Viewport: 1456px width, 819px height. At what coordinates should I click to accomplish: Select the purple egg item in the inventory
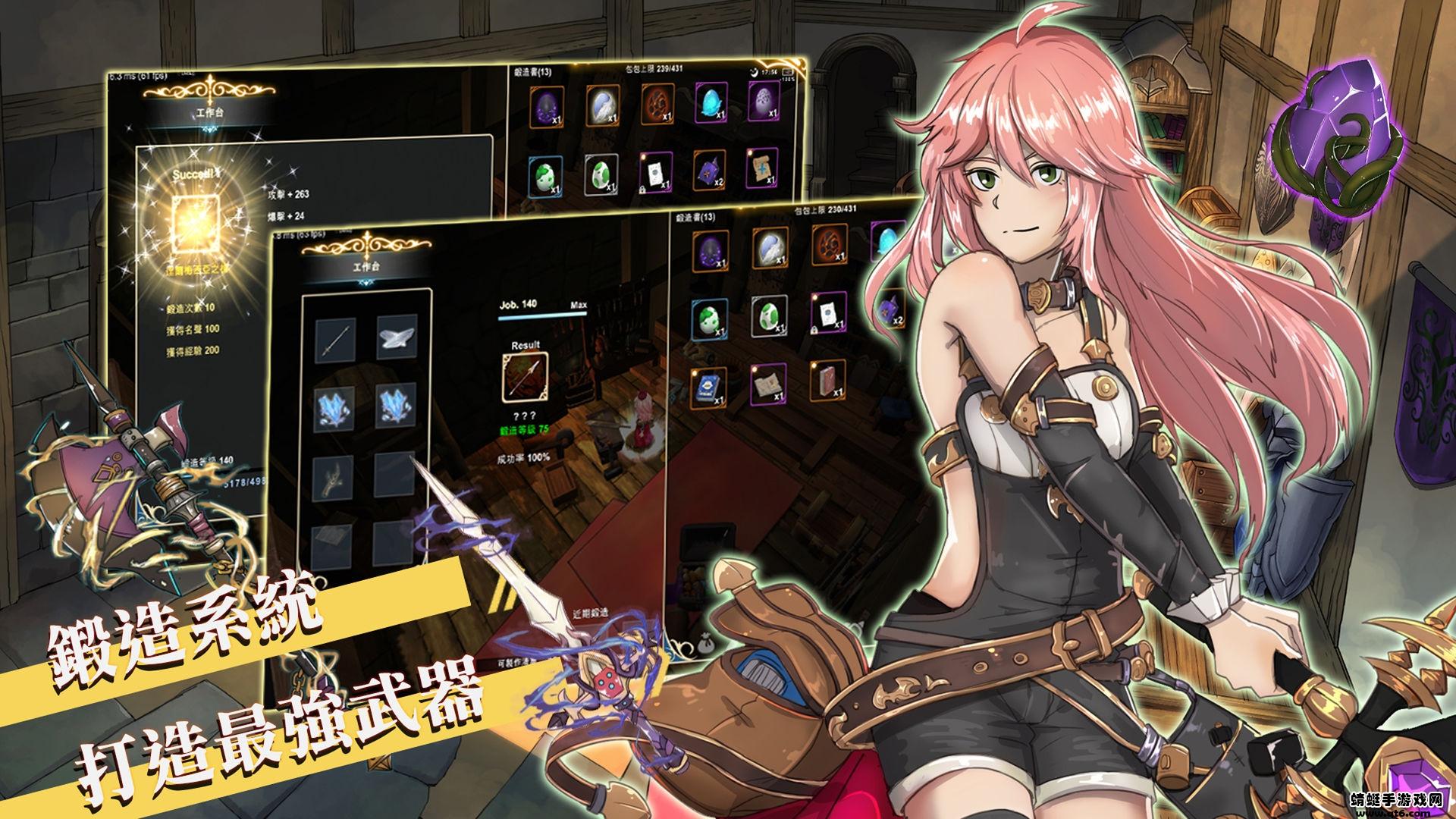click(x=547, y=105)
